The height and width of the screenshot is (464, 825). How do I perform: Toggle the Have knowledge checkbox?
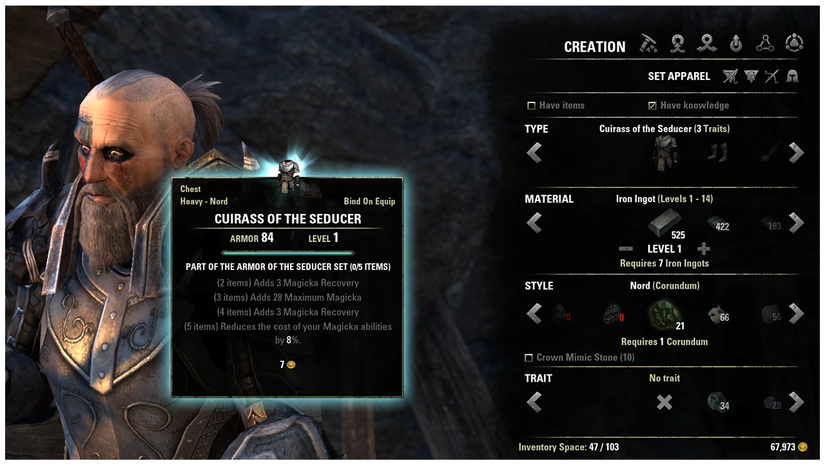652,105
